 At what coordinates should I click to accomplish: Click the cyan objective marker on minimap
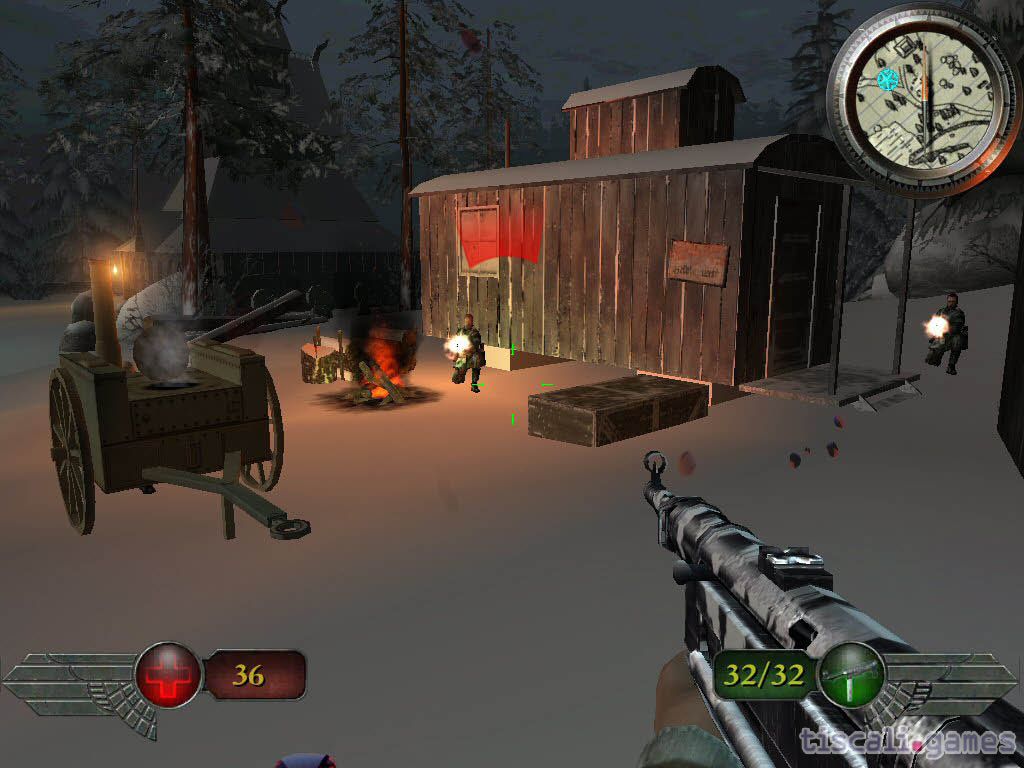(886, 80)
